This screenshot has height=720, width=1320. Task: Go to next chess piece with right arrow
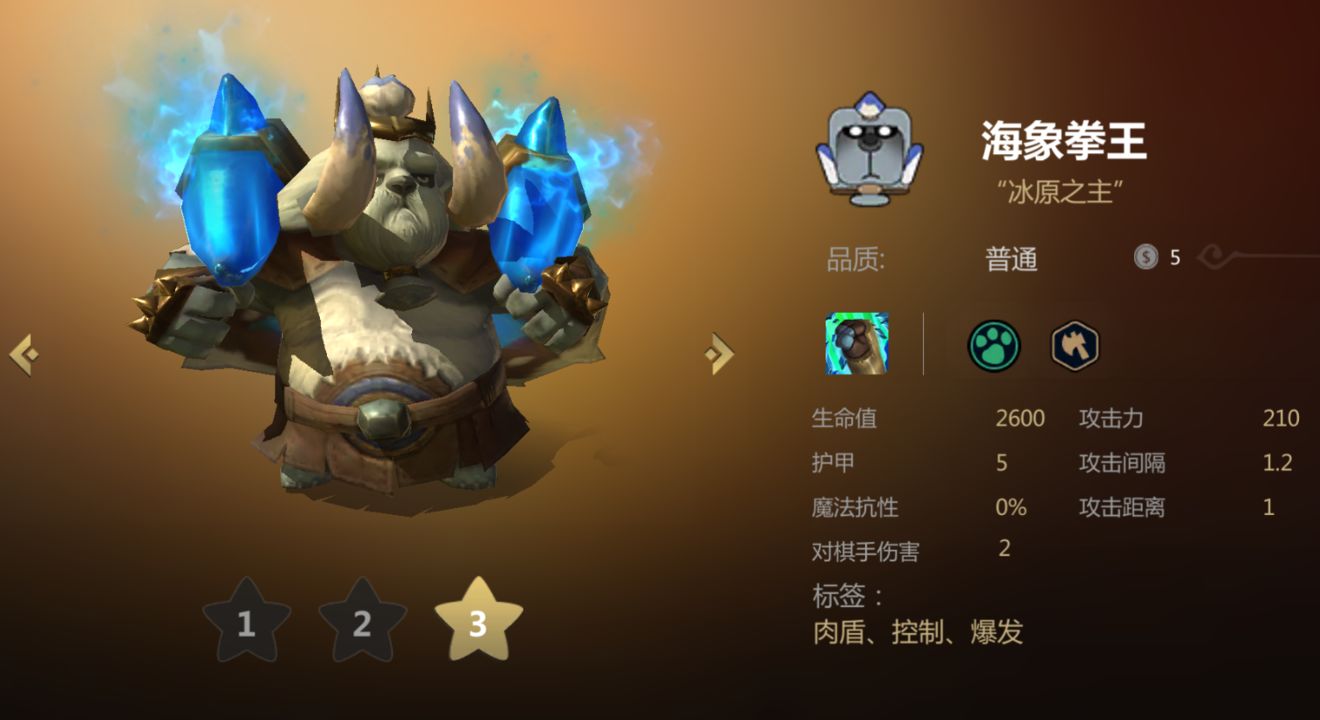click(718, 353)
